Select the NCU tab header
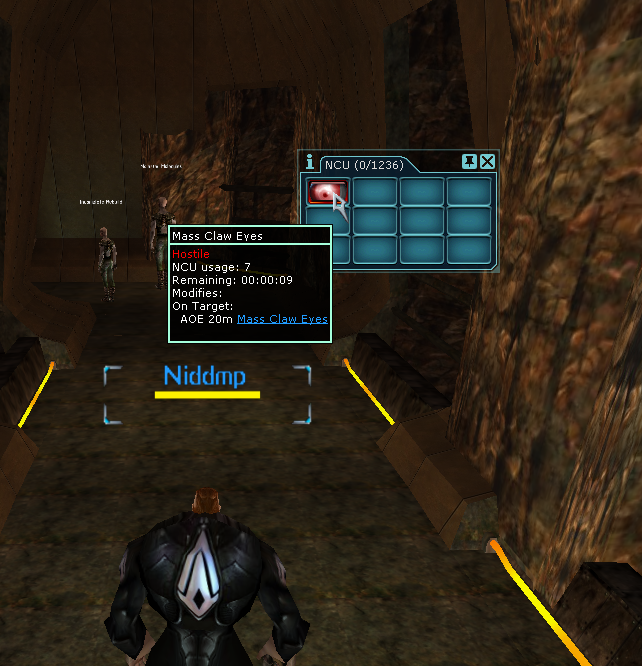The height and width of the screenshot is (666, 642). pos(364,163)
